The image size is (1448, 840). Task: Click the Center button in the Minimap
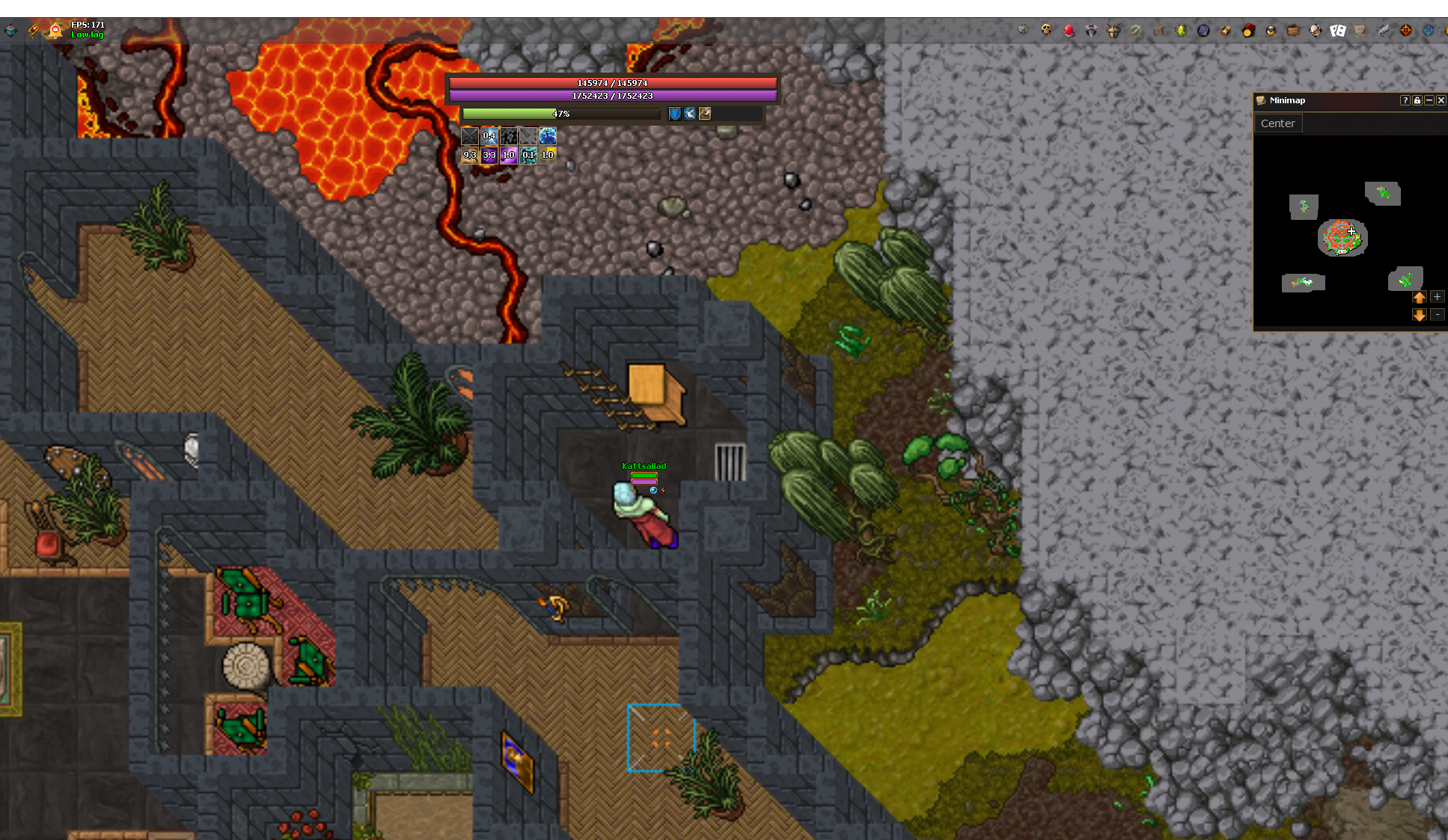tap(1277, 123)
